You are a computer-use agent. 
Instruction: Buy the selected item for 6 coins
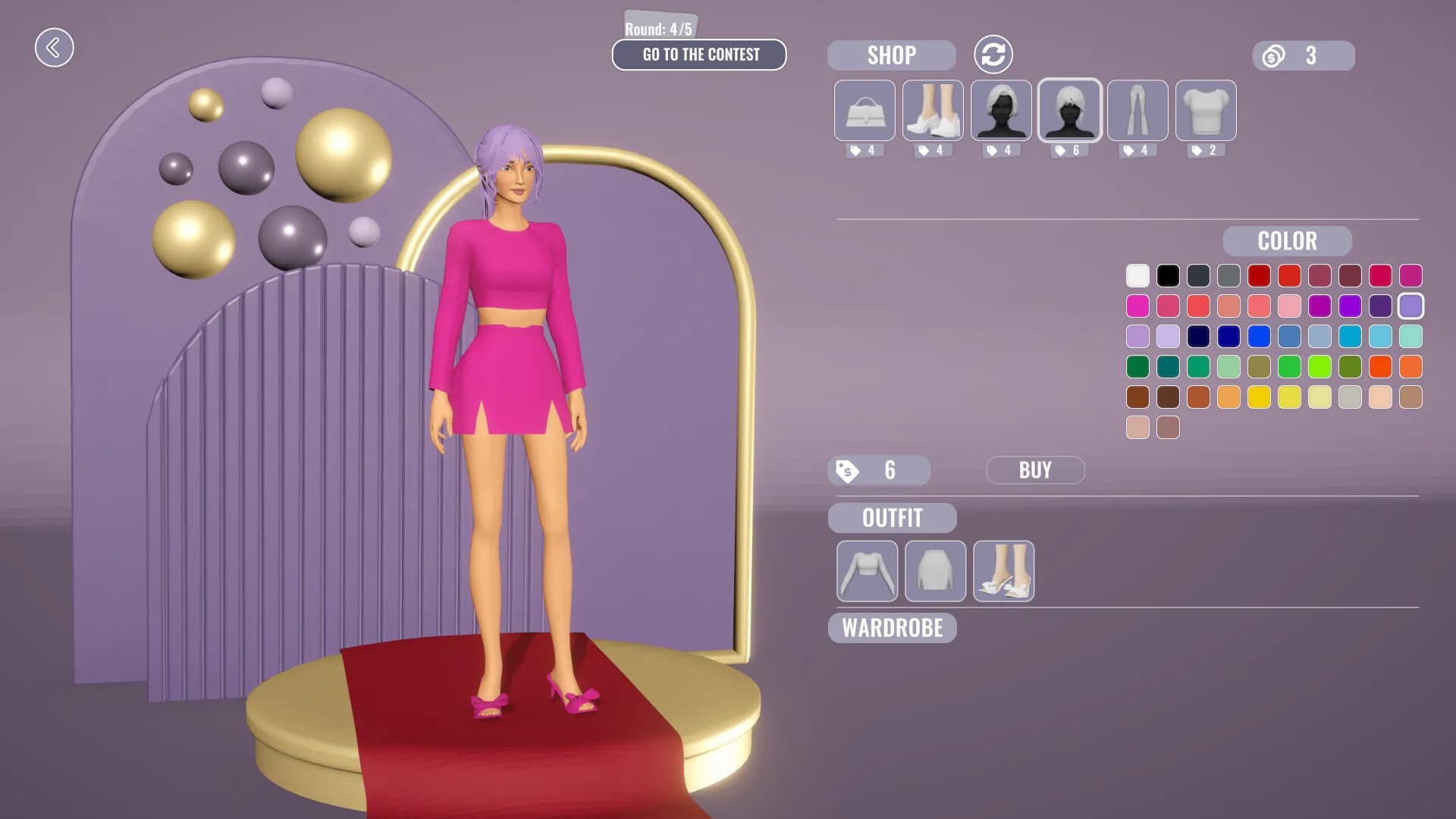coord(1035,469)
